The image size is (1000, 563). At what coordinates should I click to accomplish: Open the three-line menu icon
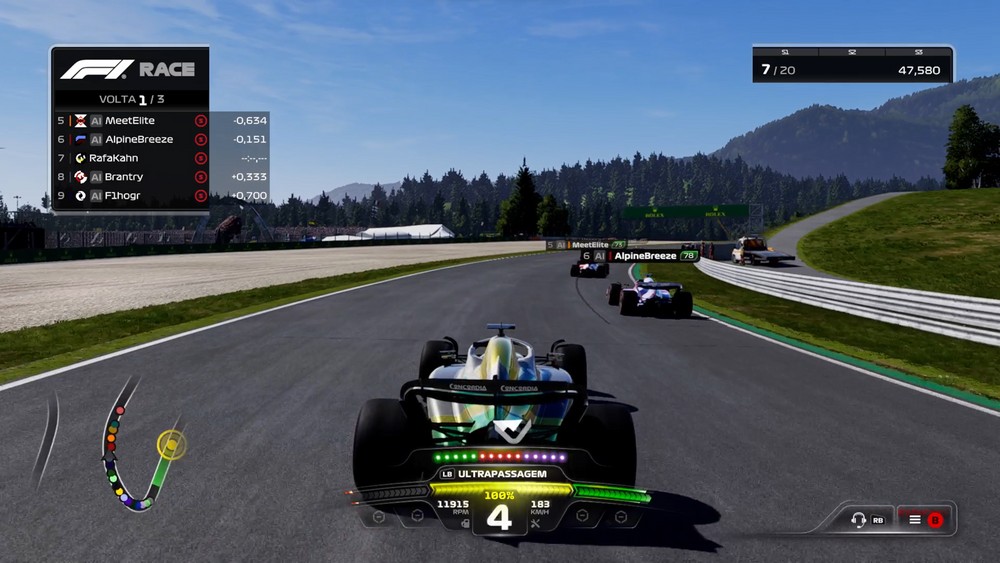click(x=914, y=520)
